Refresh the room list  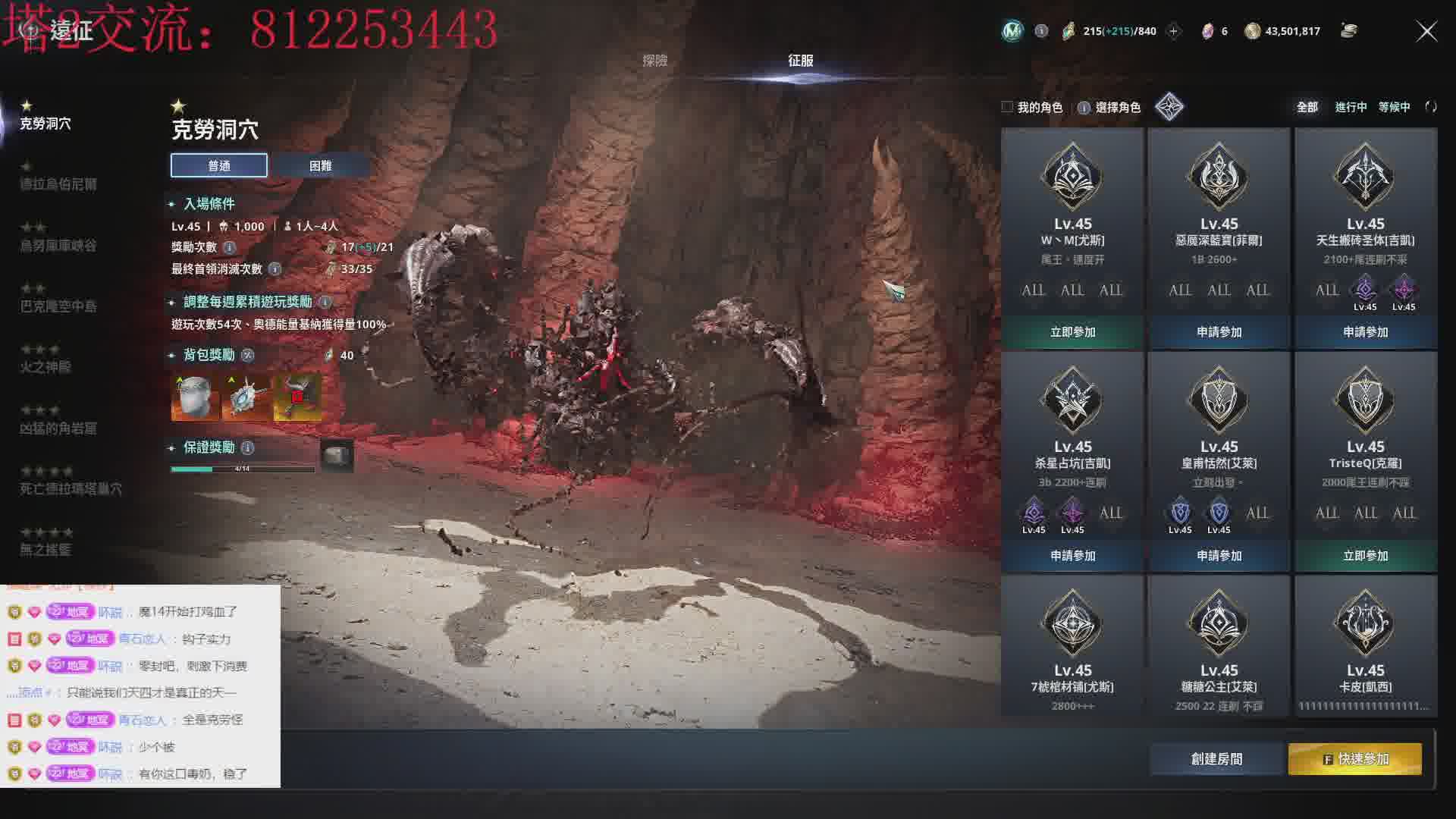[1431, 107]
